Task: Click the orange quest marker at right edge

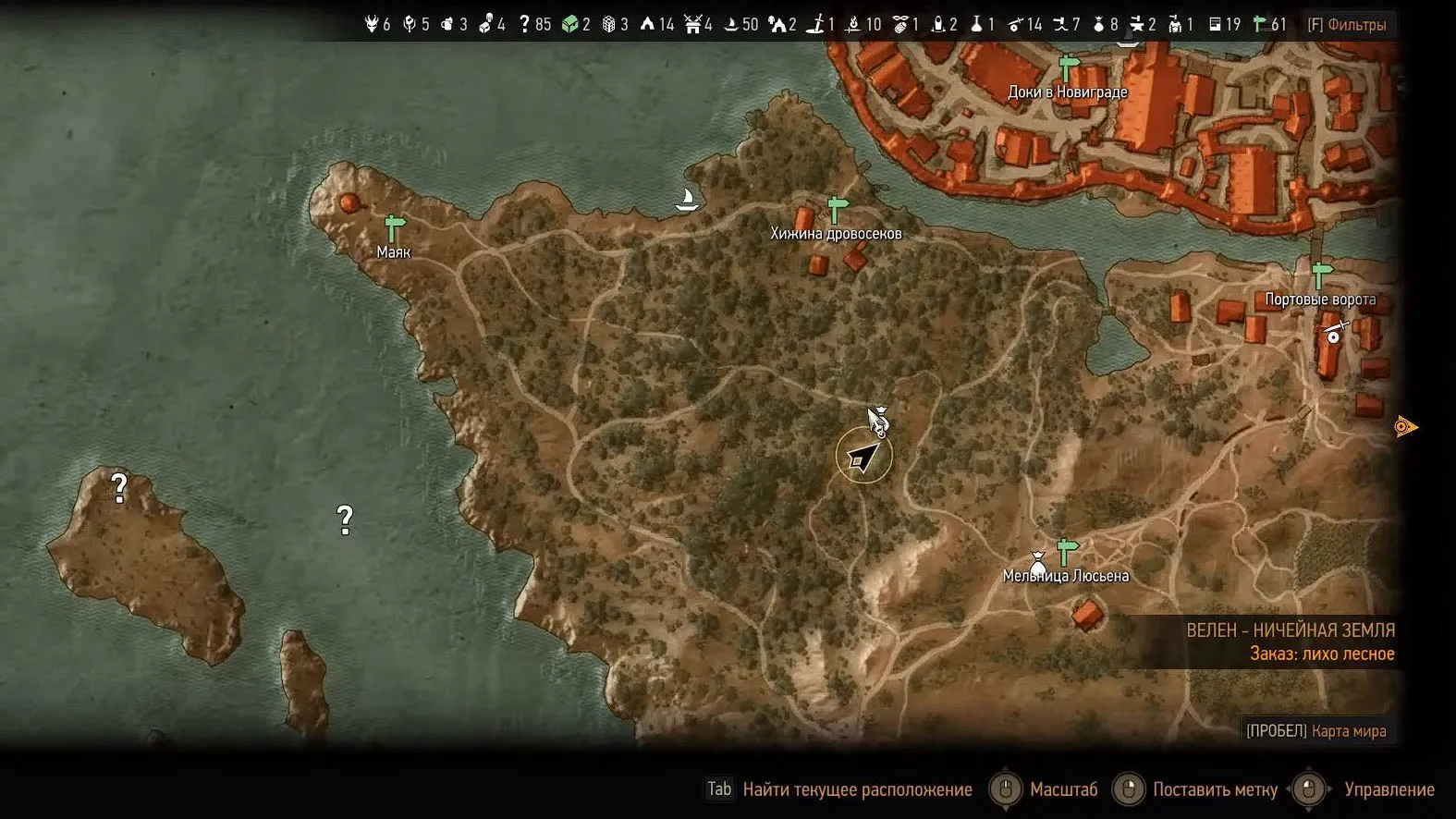Action: pos(1405,426)
